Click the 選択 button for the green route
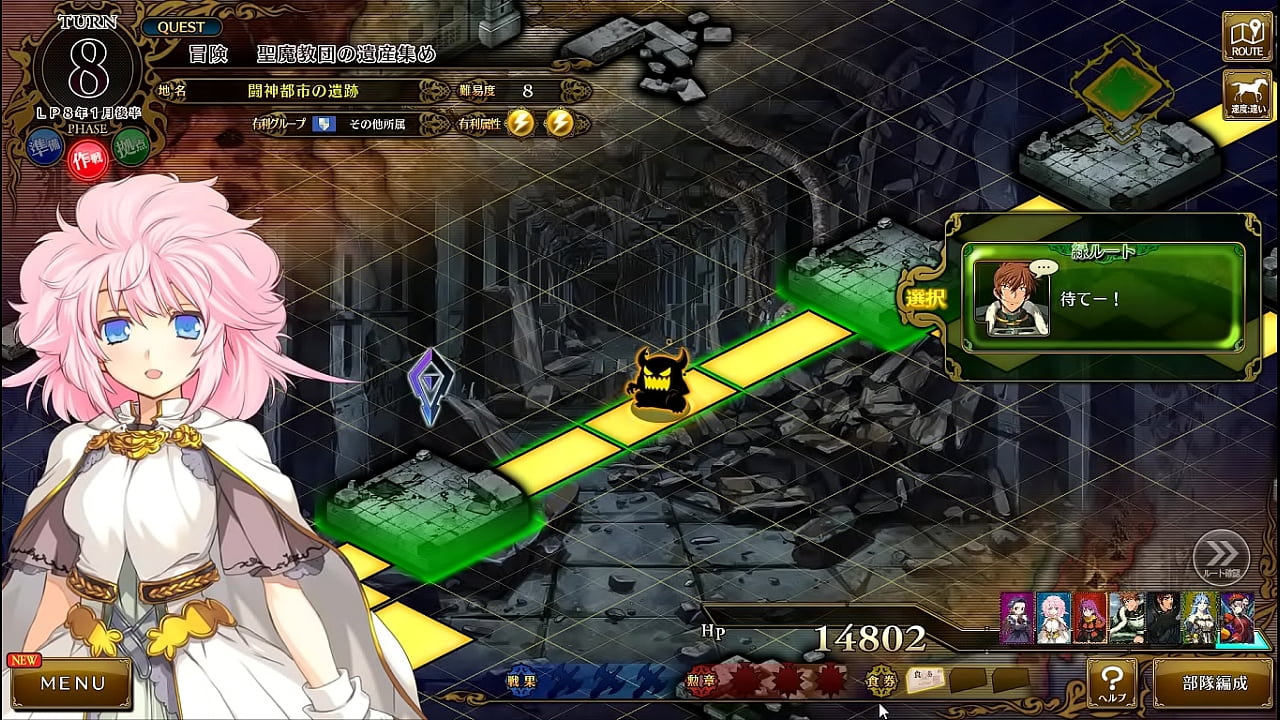 point(925,297)
